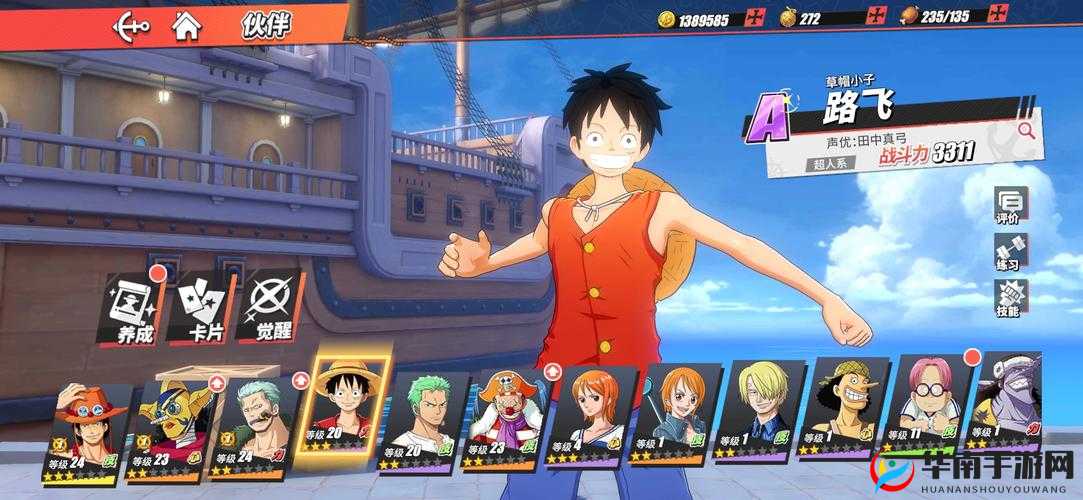
Task: Refill meat stamina with plus button
Action: point(997,15)
